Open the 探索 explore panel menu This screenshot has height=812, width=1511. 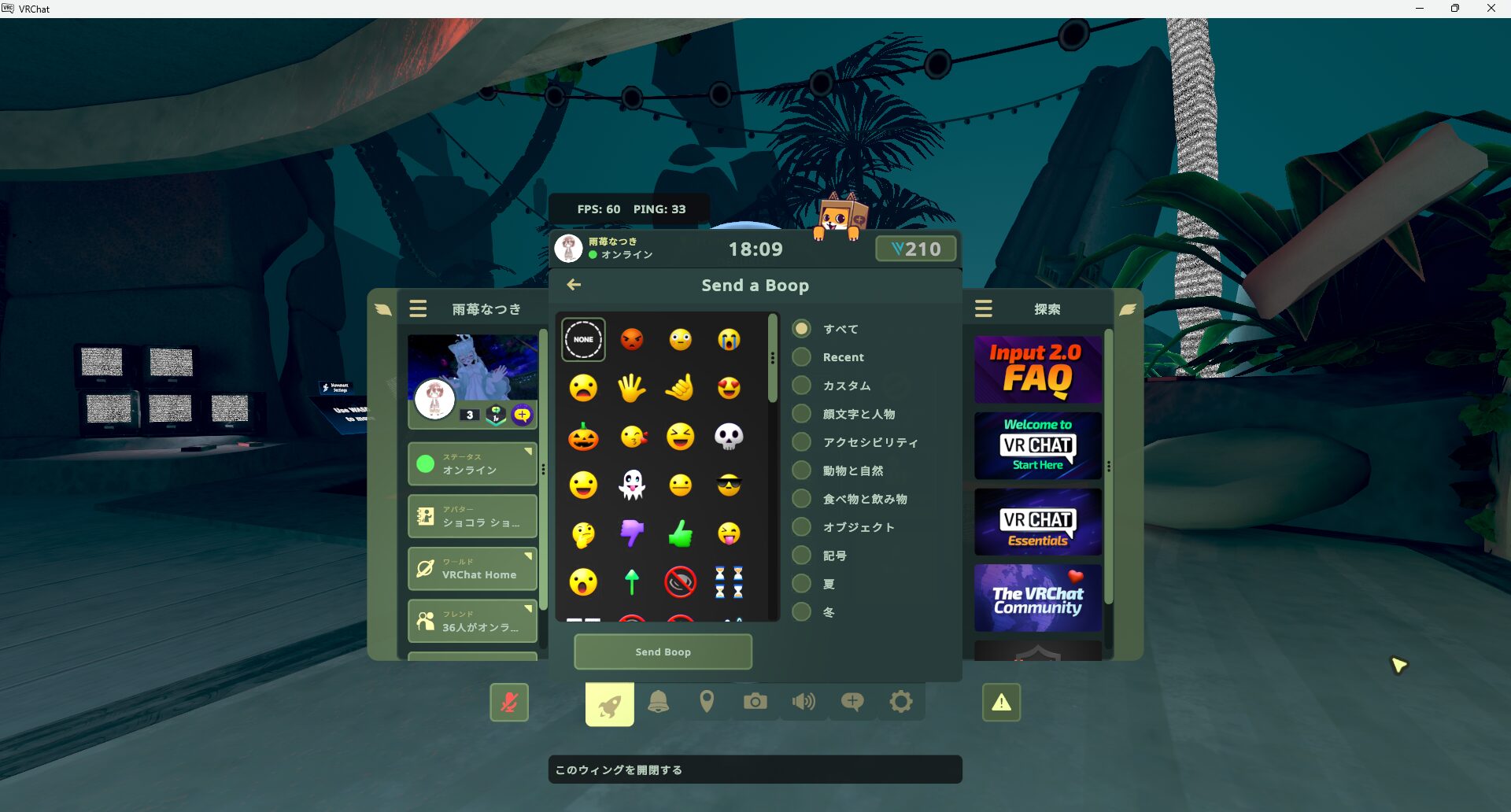pos(983,308)
